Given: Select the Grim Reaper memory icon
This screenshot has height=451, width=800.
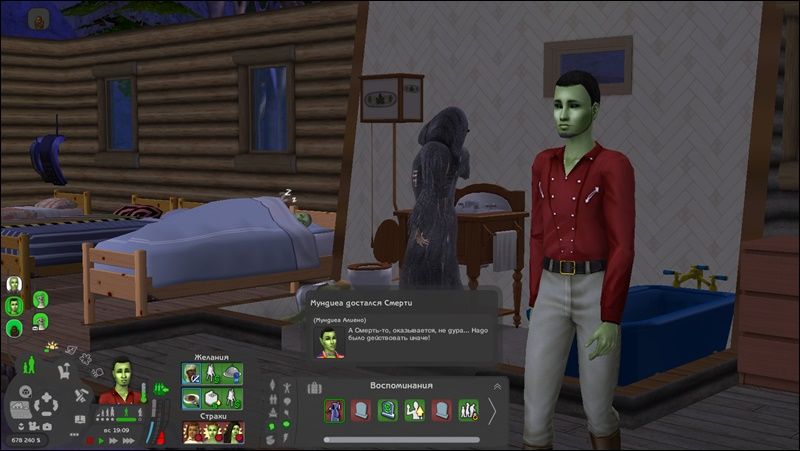Looking at the screenshot, I should (334, 410).
